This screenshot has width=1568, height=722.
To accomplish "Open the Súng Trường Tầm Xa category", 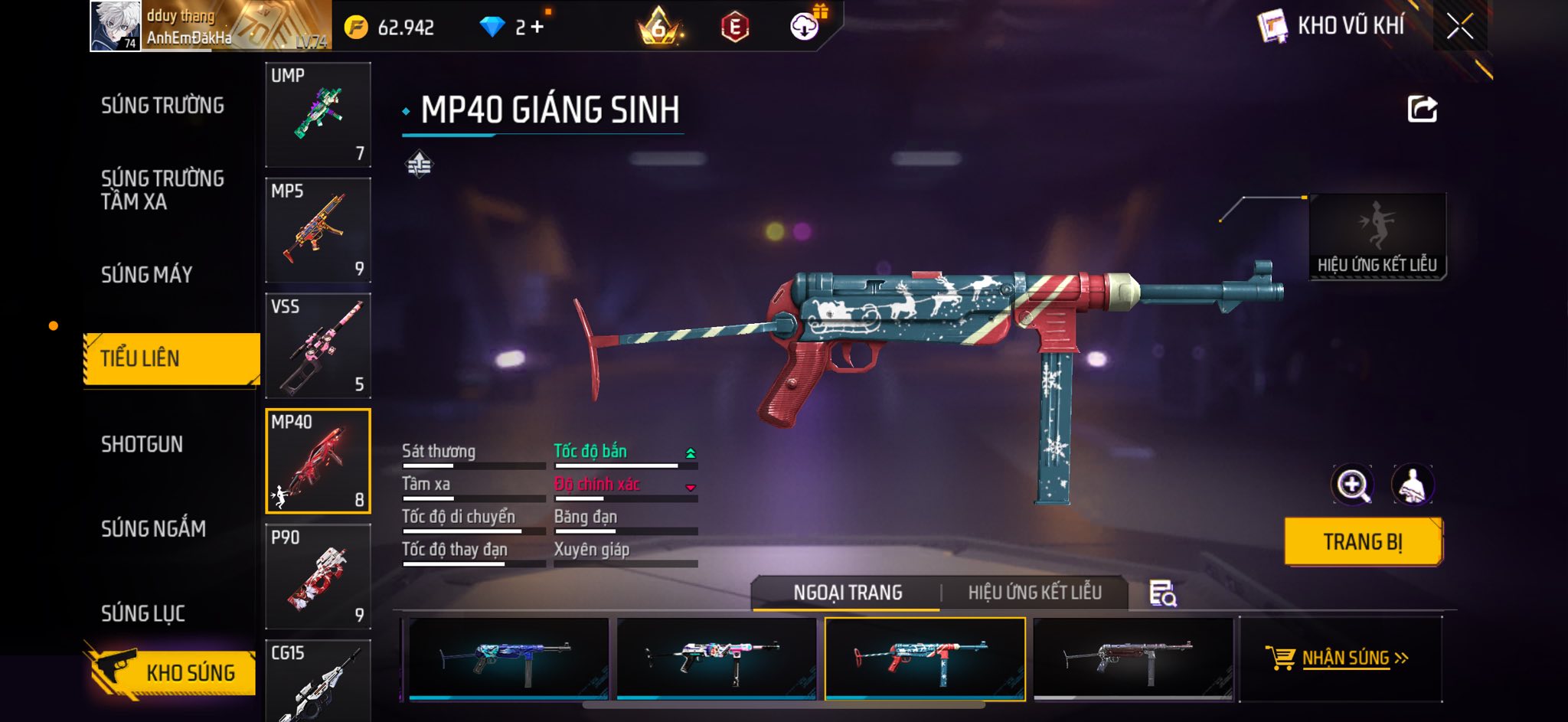I will (162, 190).
